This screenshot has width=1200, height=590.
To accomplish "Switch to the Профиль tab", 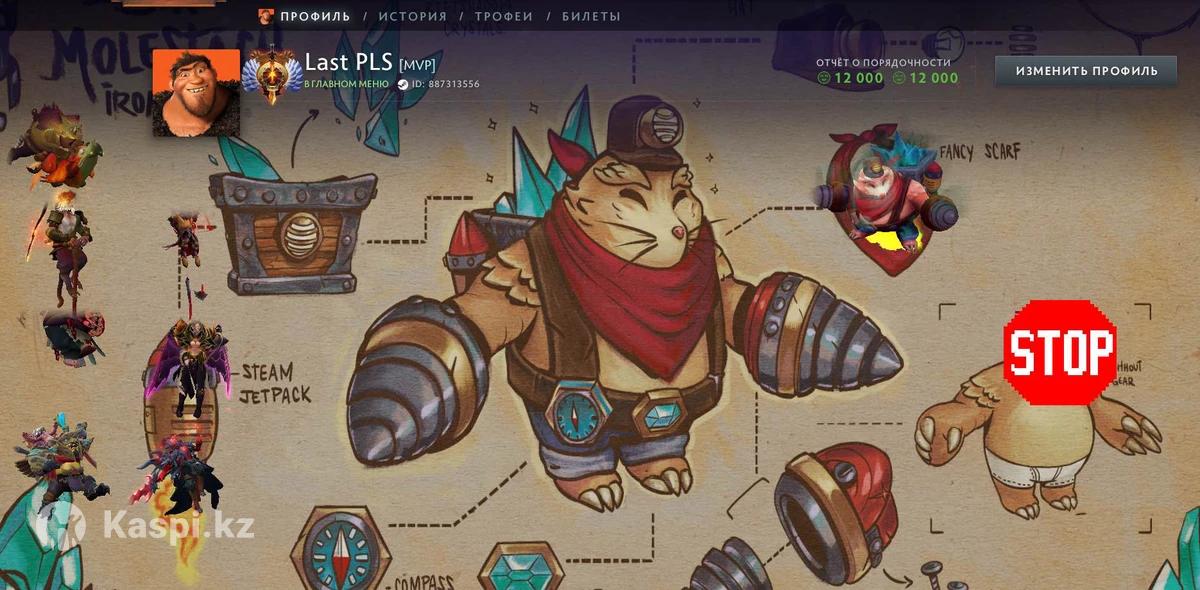I will (315, 16).
